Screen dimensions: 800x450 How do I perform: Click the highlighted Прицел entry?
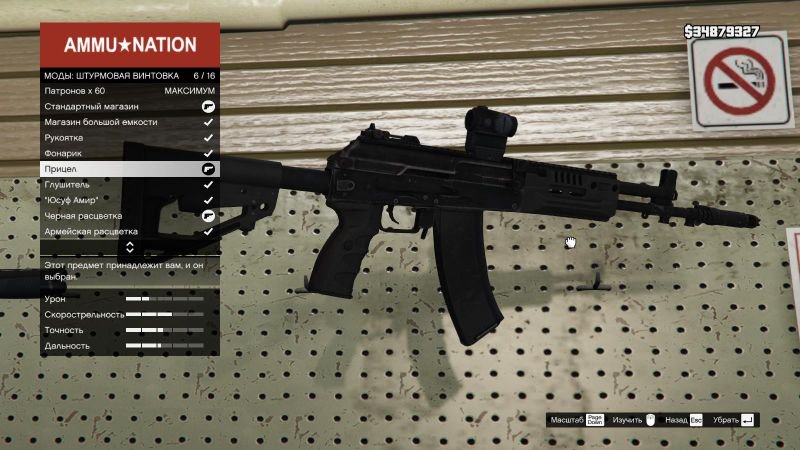(x=130, y=169)
